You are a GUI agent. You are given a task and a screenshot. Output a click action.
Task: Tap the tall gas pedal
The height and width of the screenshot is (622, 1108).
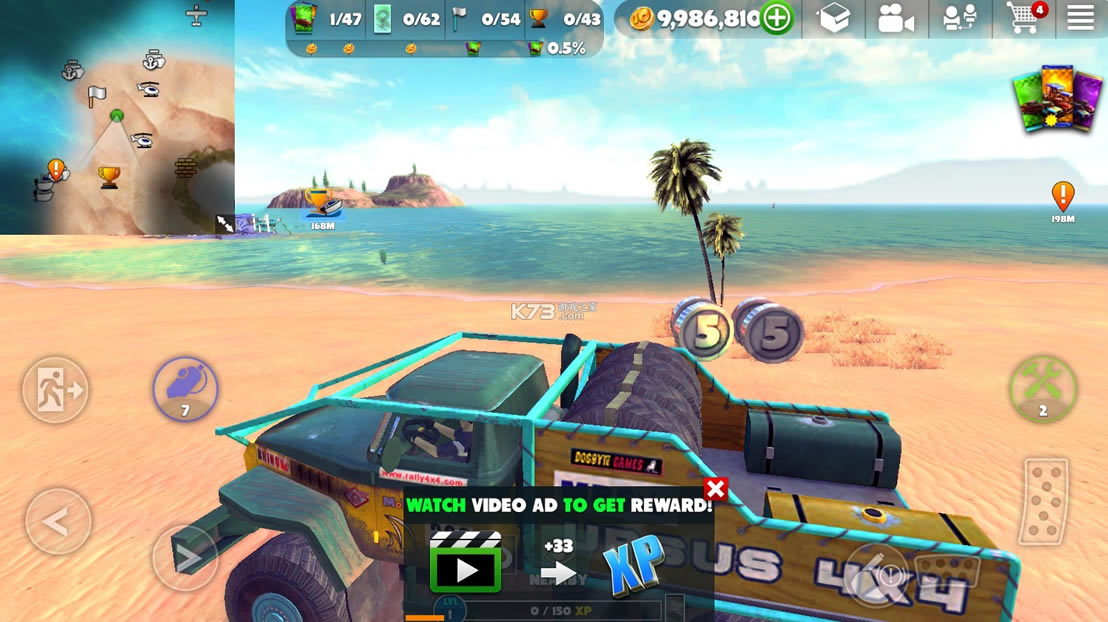(x=1044, y=501)
